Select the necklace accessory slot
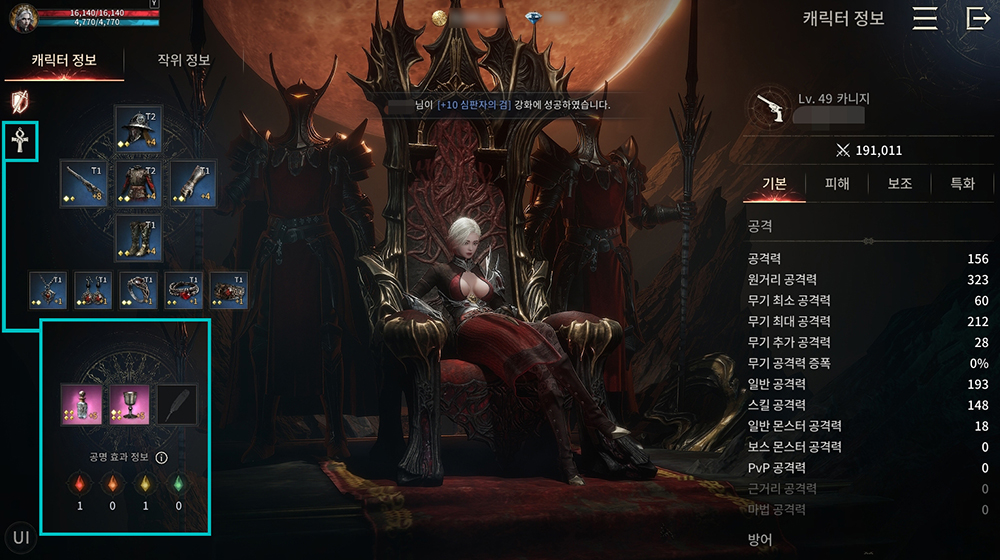This screenshot has height=560, width=1000. [48, 290]
